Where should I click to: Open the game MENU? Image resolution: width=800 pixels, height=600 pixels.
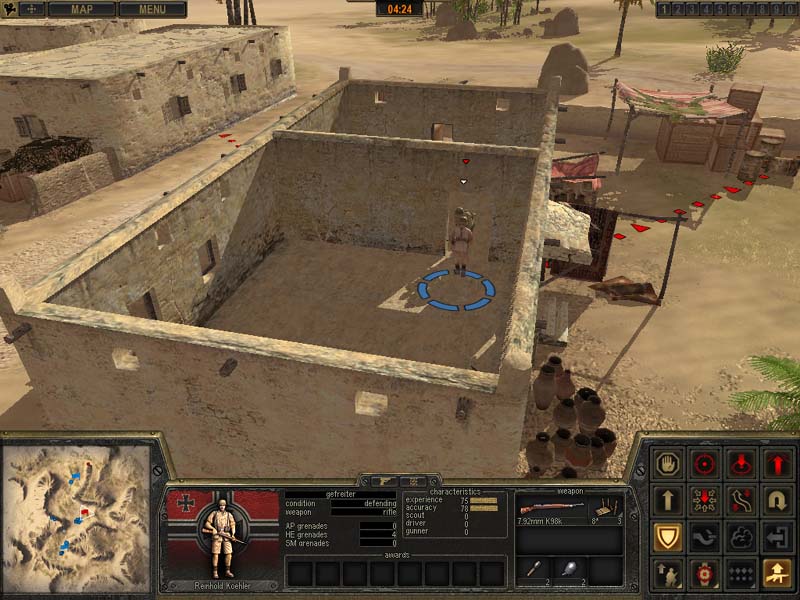pyautogui.click(x=152, y=9)
